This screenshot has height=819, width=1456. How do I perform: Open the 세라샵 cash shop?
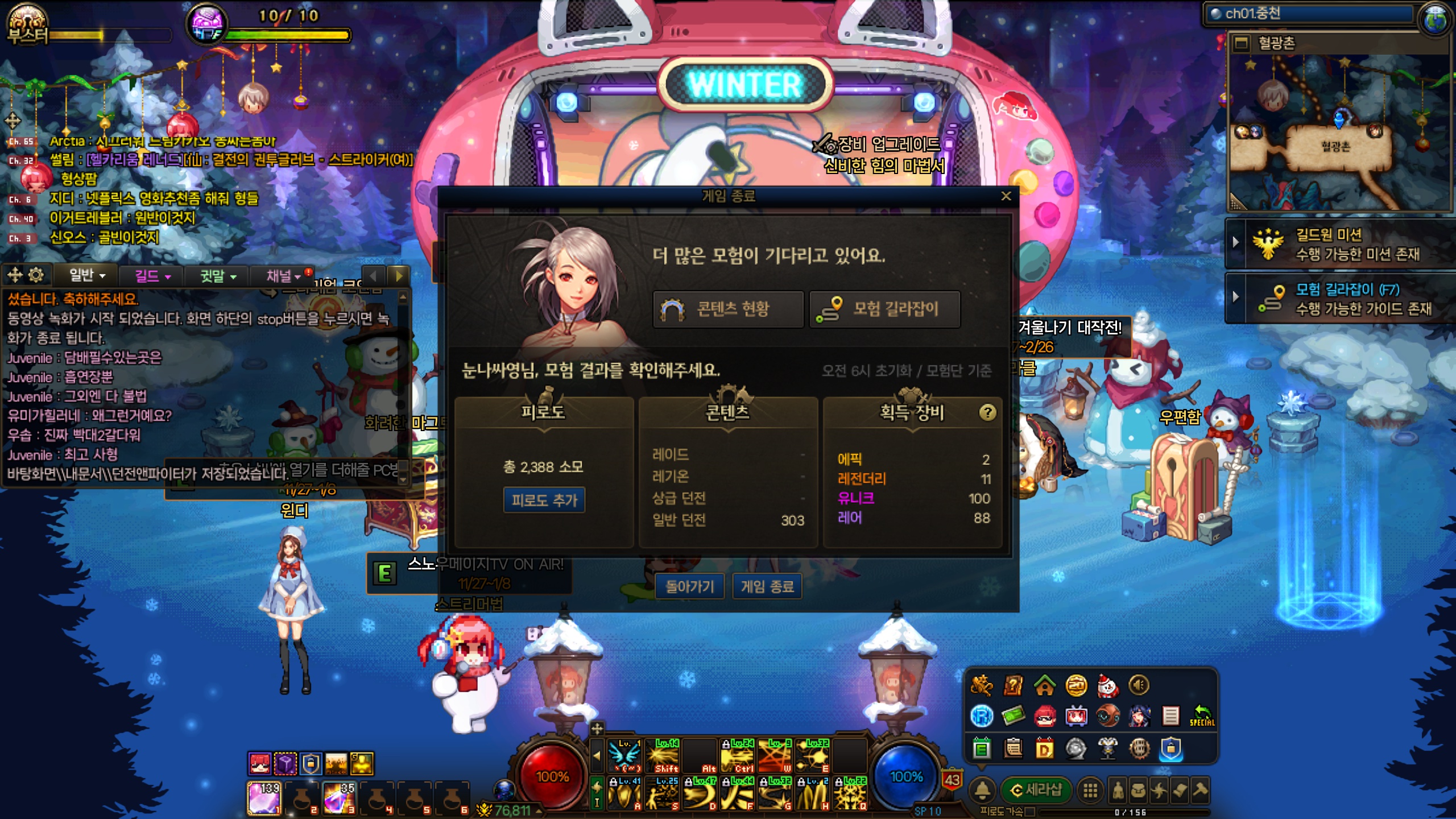[1036, 790]
